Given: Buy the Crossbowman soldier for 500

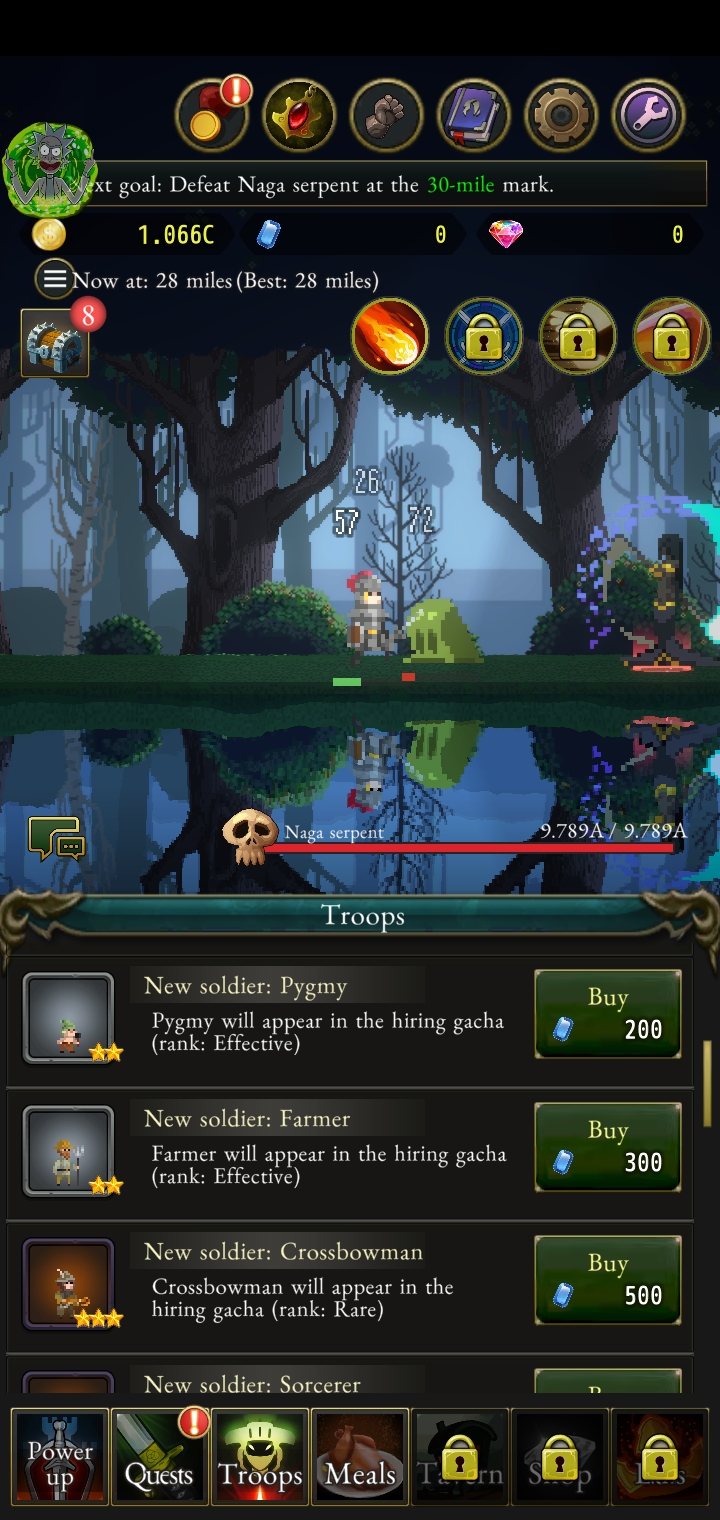Looking at the screenshot, I should click(608, 1280).
